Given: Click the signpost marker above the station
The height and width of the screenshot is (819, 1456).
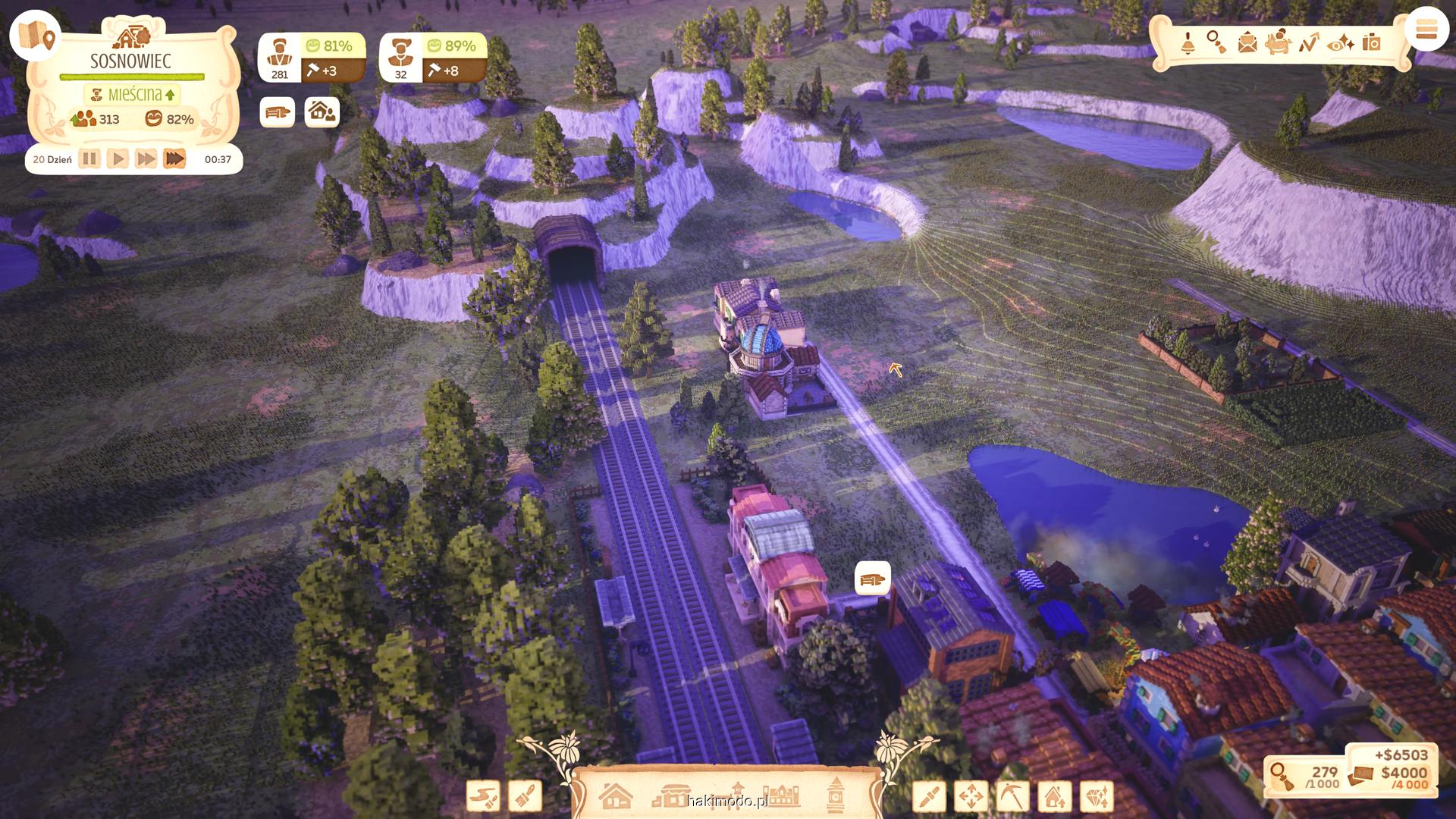Looking at the screenshot, I should pyautogui.click(x=872, y=579).
